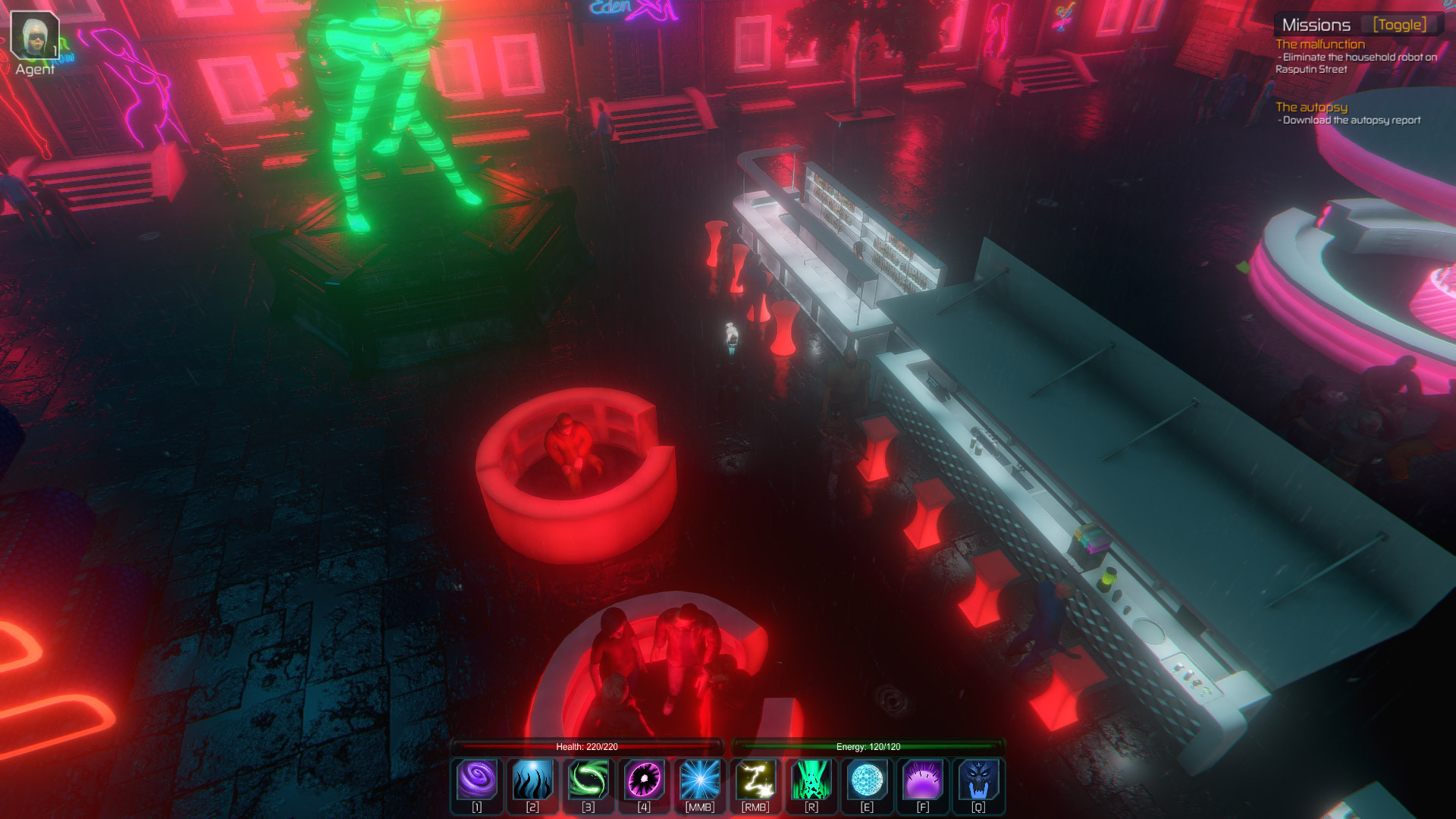Fire the yellow lightning bolt ability
Image resolution: width=1456 pixels, height=819 pixels.
tap(755, 780)
